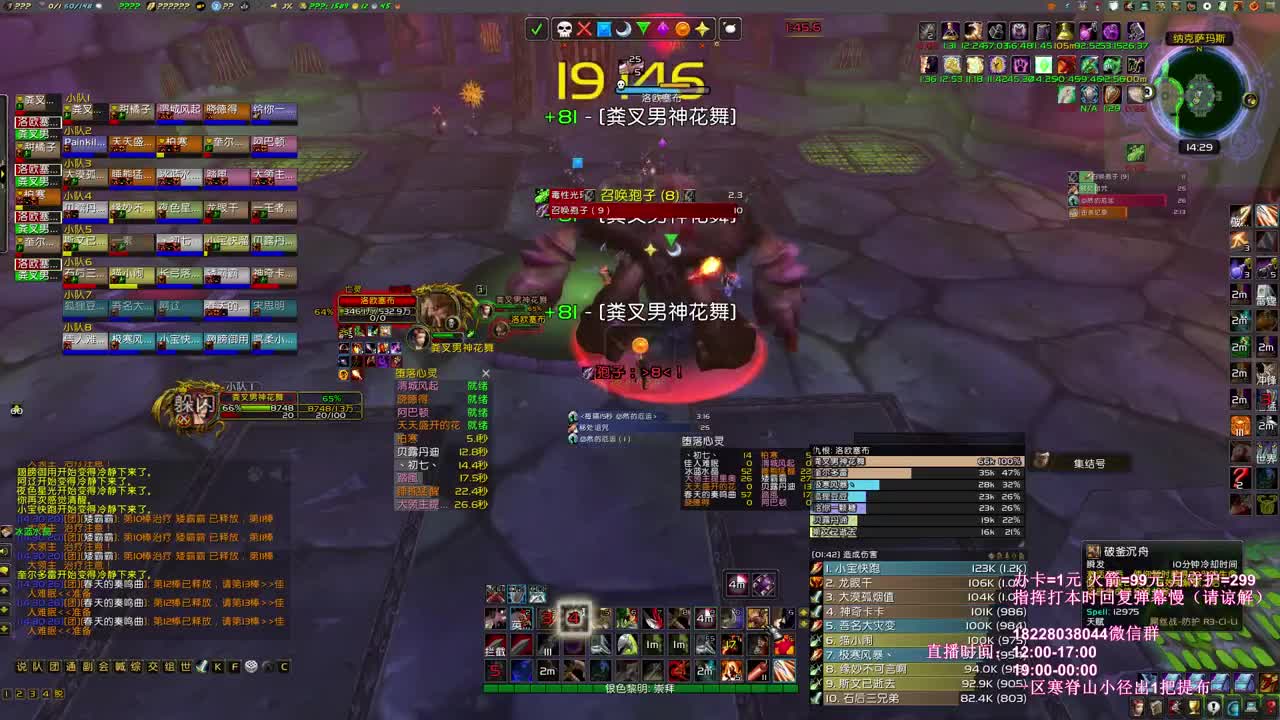Image resolution: width=1280 pixels, height=720 pixels.
Task: Open the 交 trade chat channel button
Action: point(152,667)
